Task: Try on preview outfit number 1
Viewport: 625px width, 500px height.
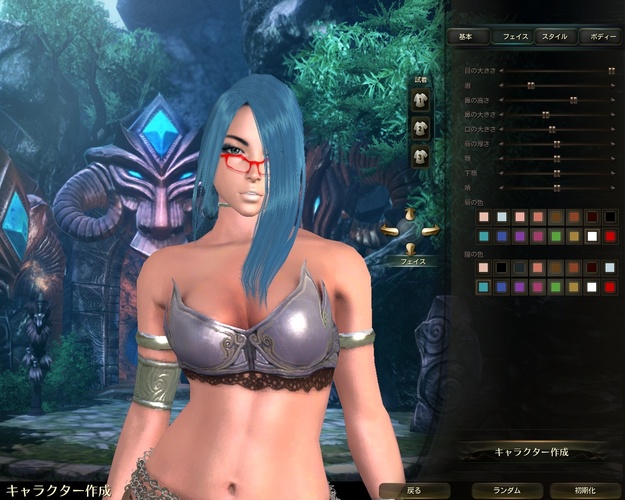Action: click(x=420, y=100)
